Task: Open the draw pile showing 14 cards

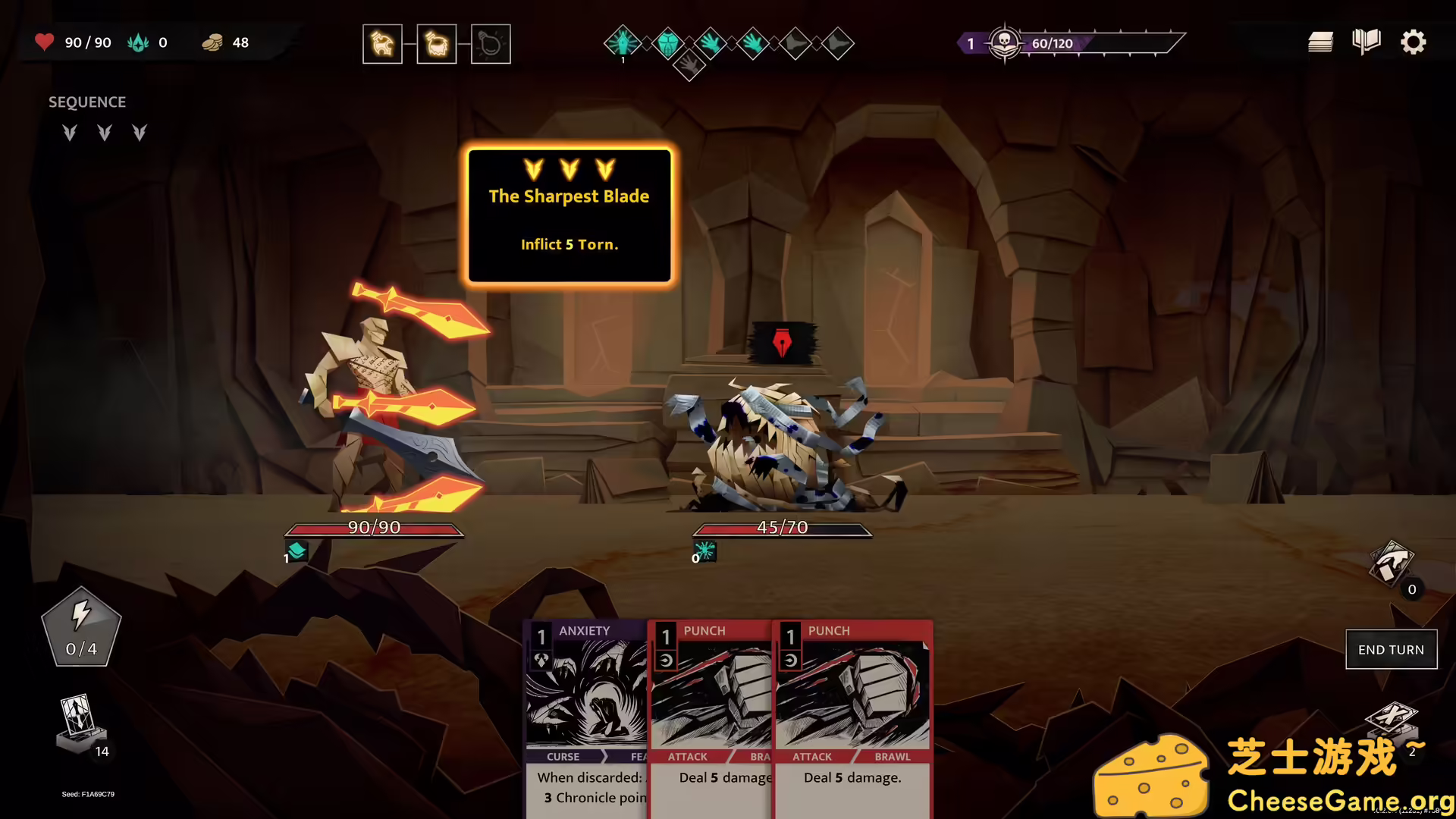Action: (80, 724)
